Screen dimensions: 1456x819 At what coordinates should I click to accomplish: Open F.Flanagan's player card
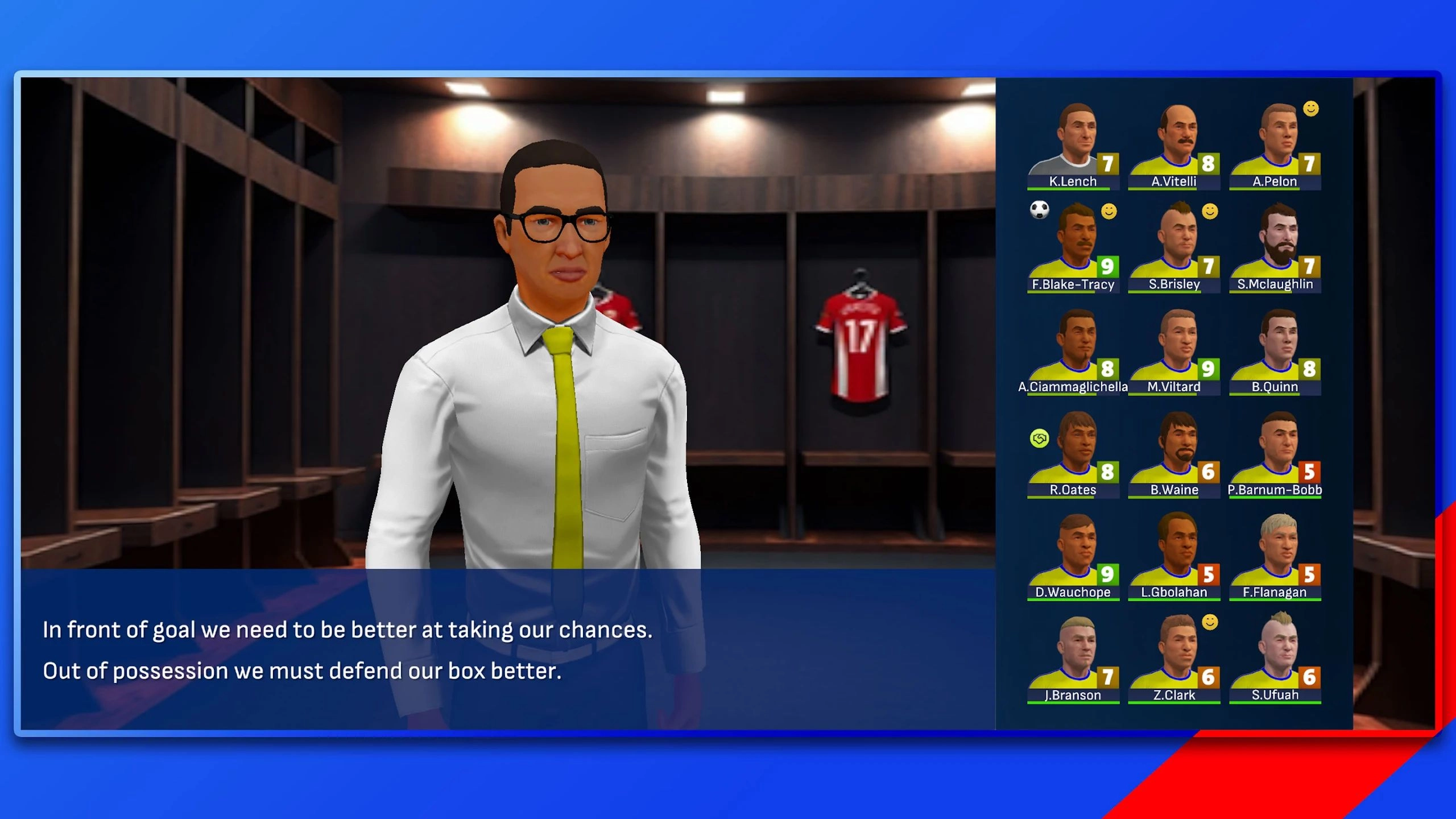tap(1275, 556)
